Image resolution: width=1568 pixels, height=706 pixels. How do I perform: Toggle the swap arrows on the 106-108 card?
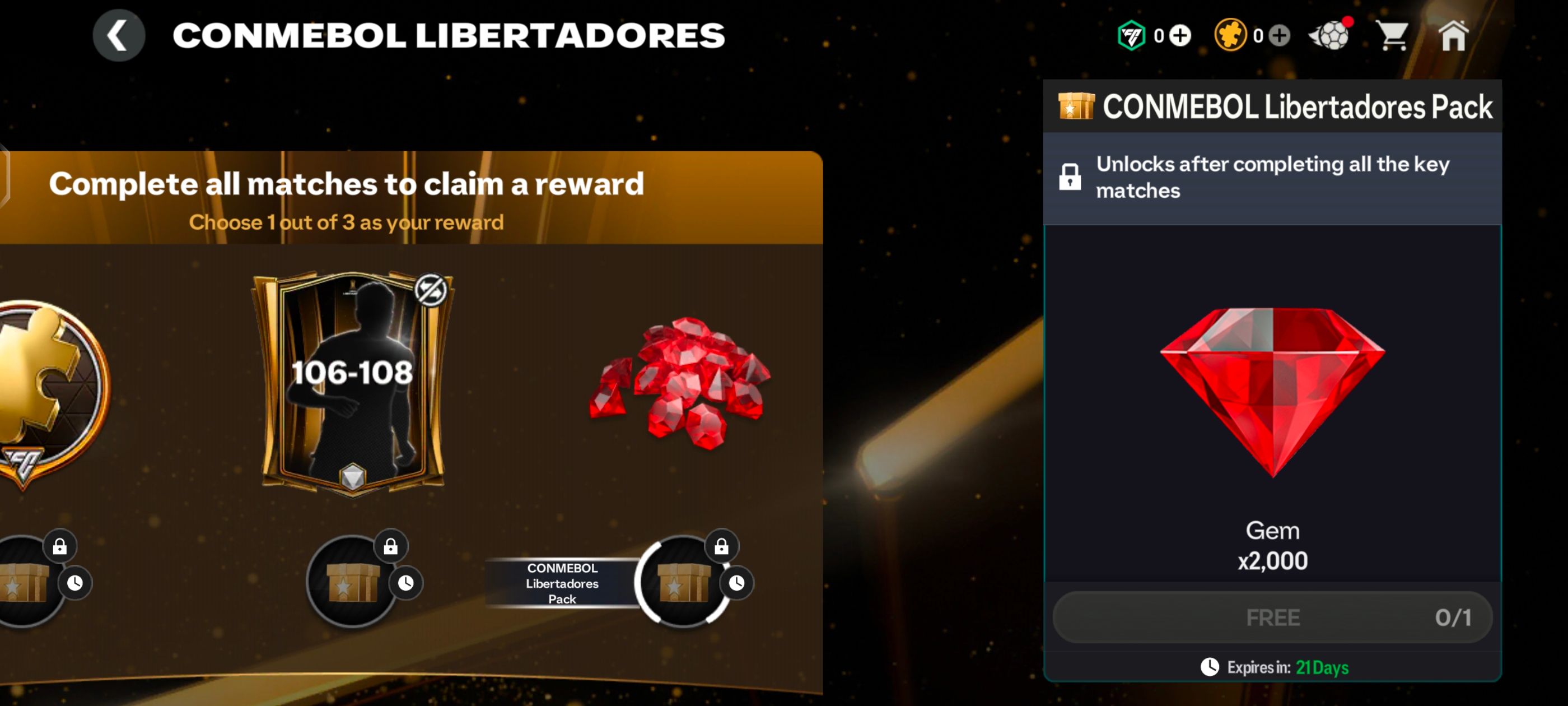pos(432,289)
